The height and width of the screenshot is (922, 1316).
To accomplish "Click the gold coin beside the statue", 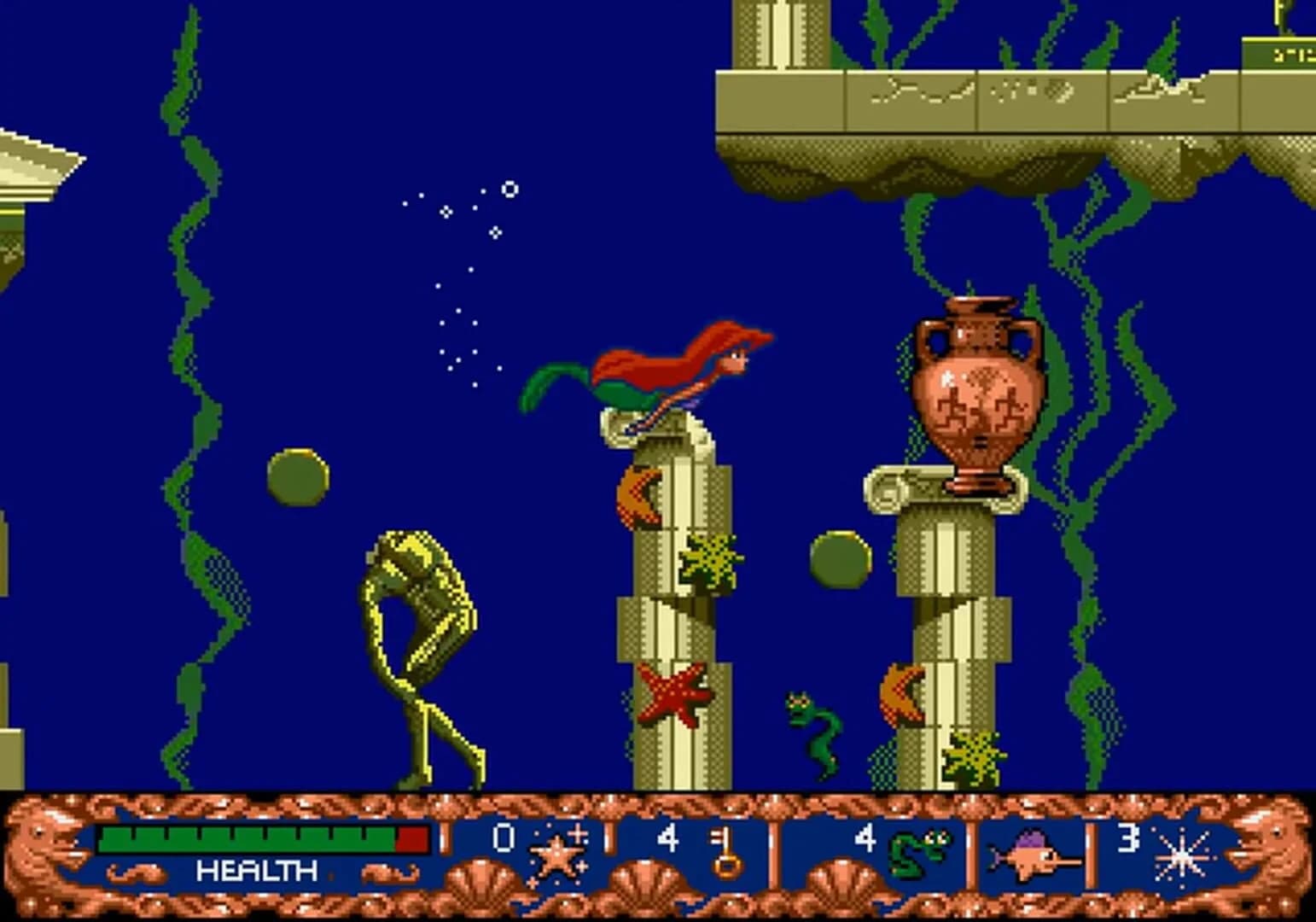I will pos(297,476).
